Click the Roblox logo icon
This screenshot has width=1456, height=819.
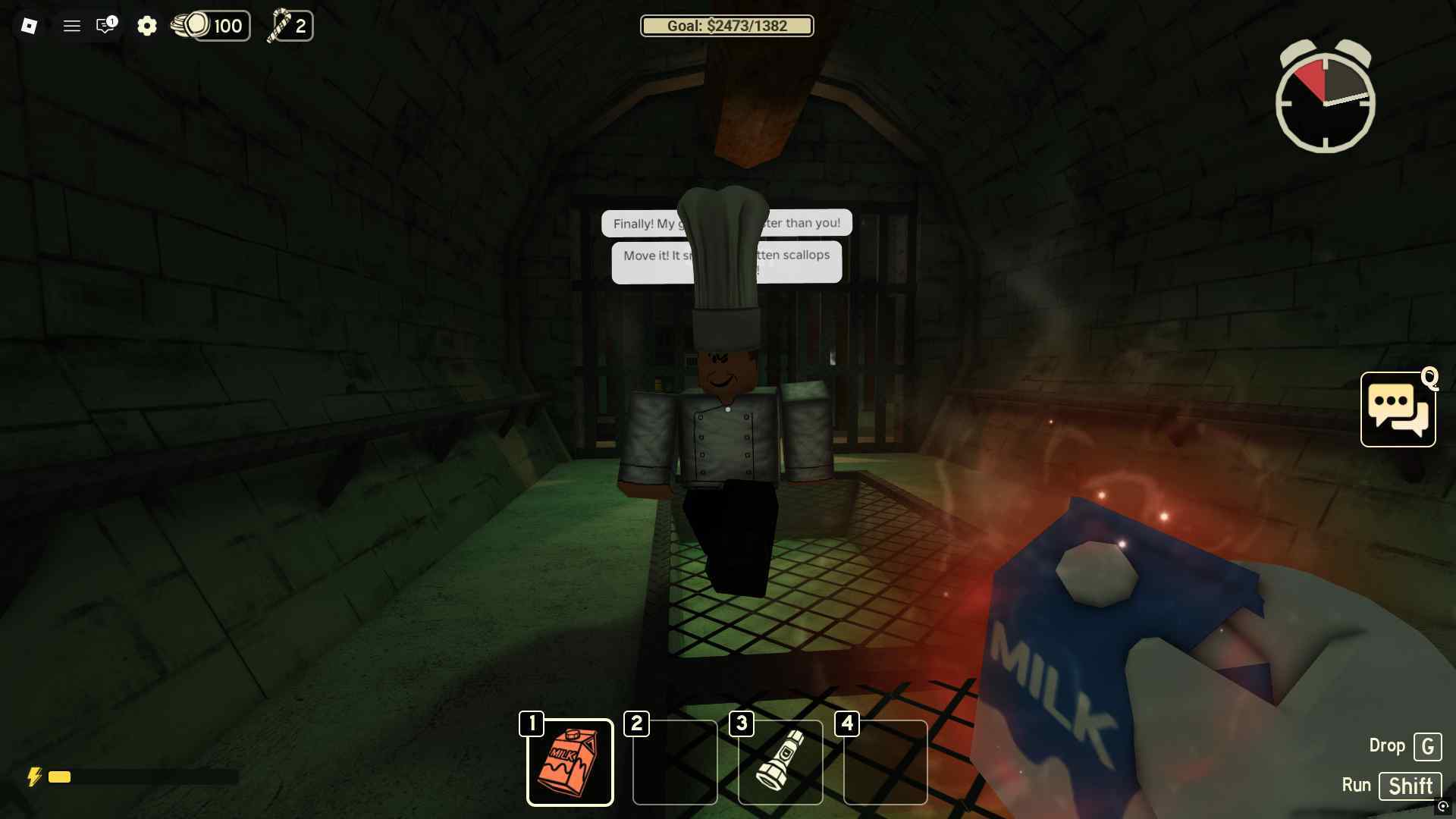tap(27, 26)
